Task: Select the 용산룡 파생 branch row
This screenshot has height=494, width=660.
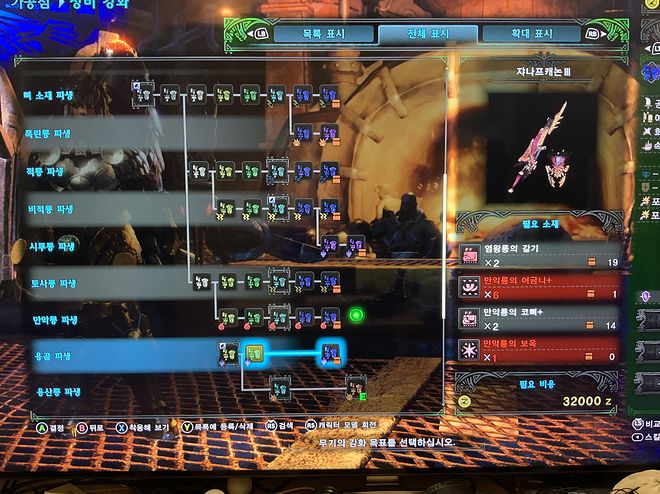Action: 58,392
